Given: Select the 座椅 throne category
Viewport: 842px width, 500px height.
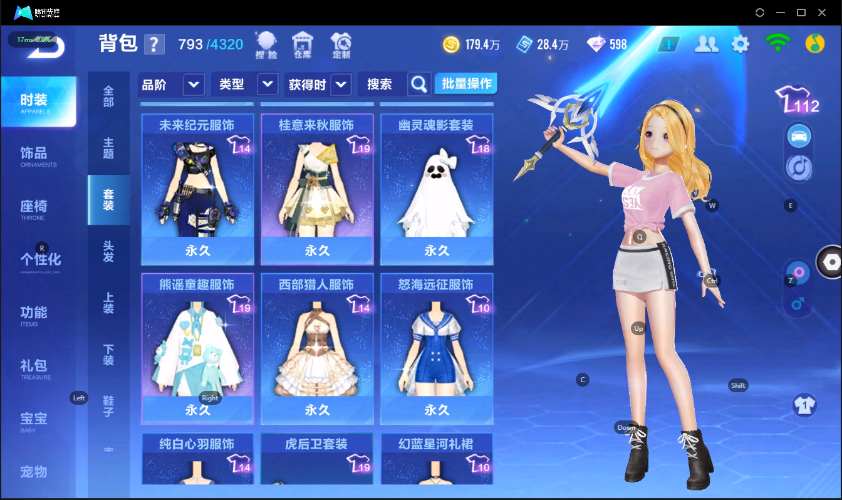Looking at the screenshot, I should [x=34, y=207].
